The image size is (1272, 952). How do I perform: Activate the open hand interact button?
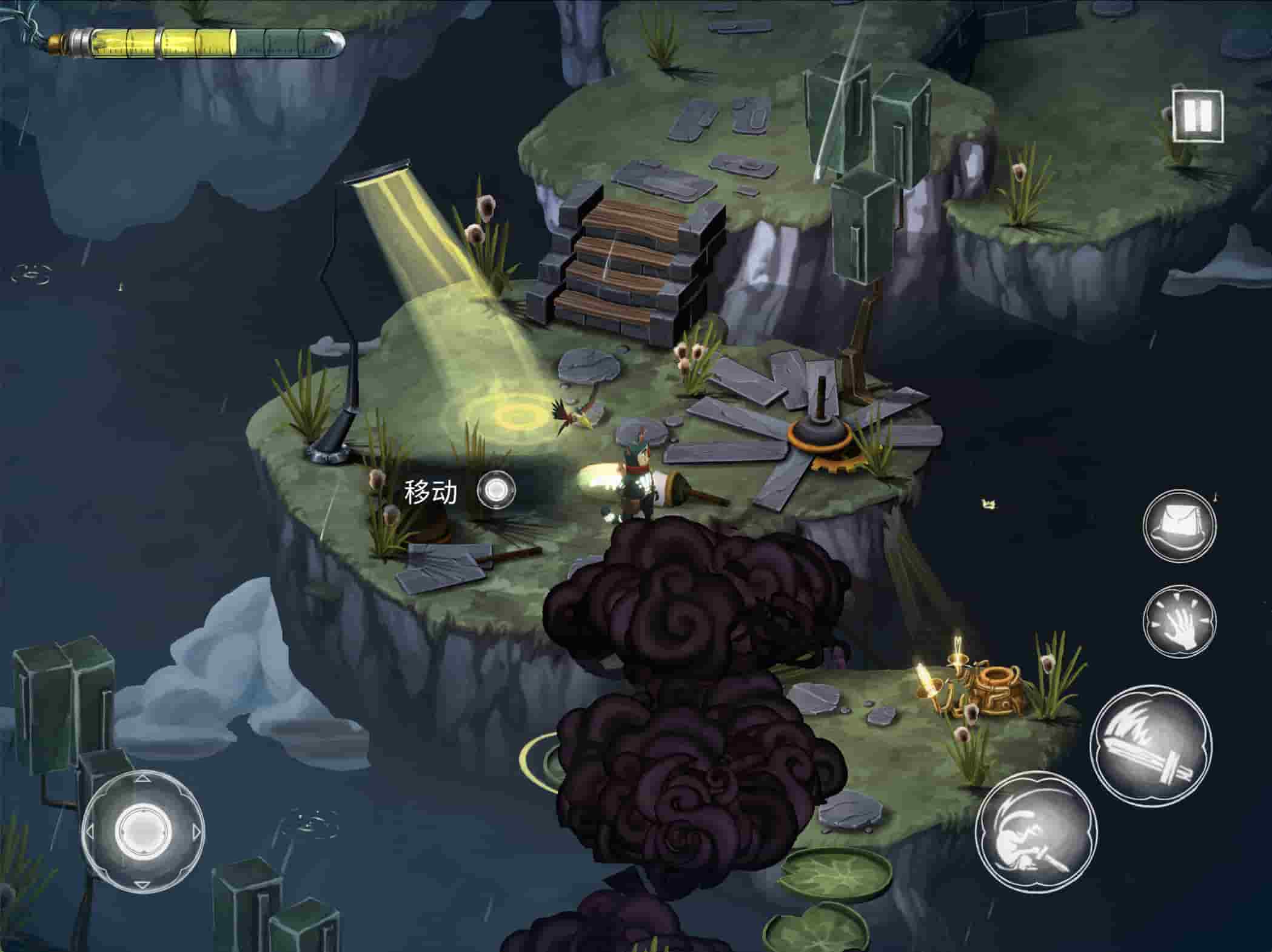(1179, 620)
